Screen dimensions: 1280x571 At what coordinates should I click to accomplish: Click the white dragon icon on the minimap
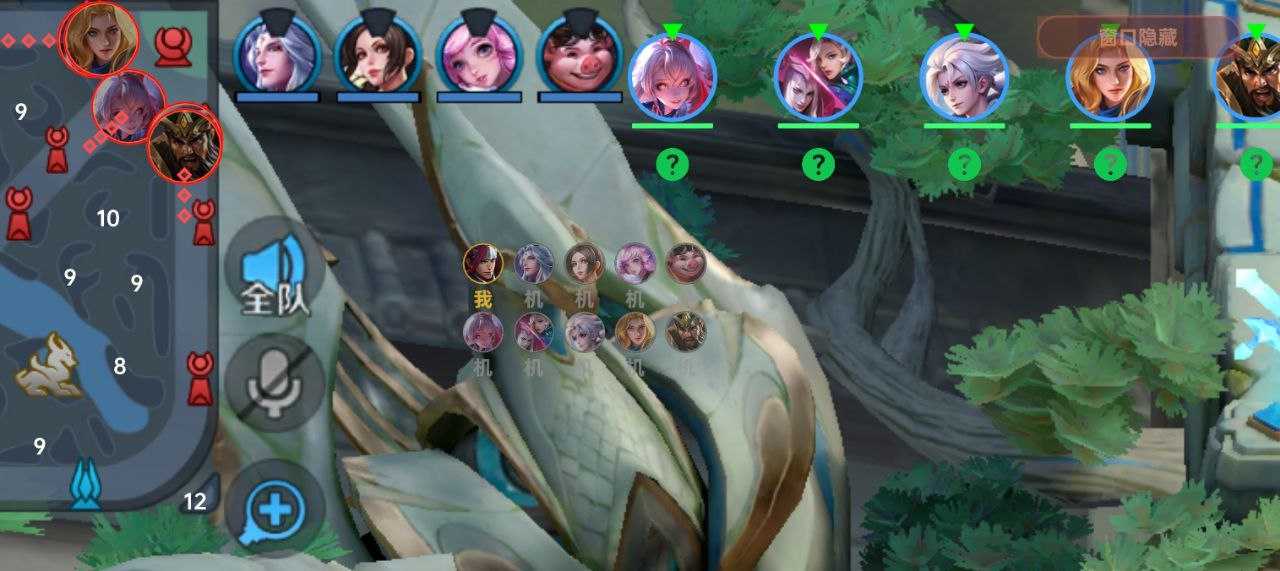[48, 365]
